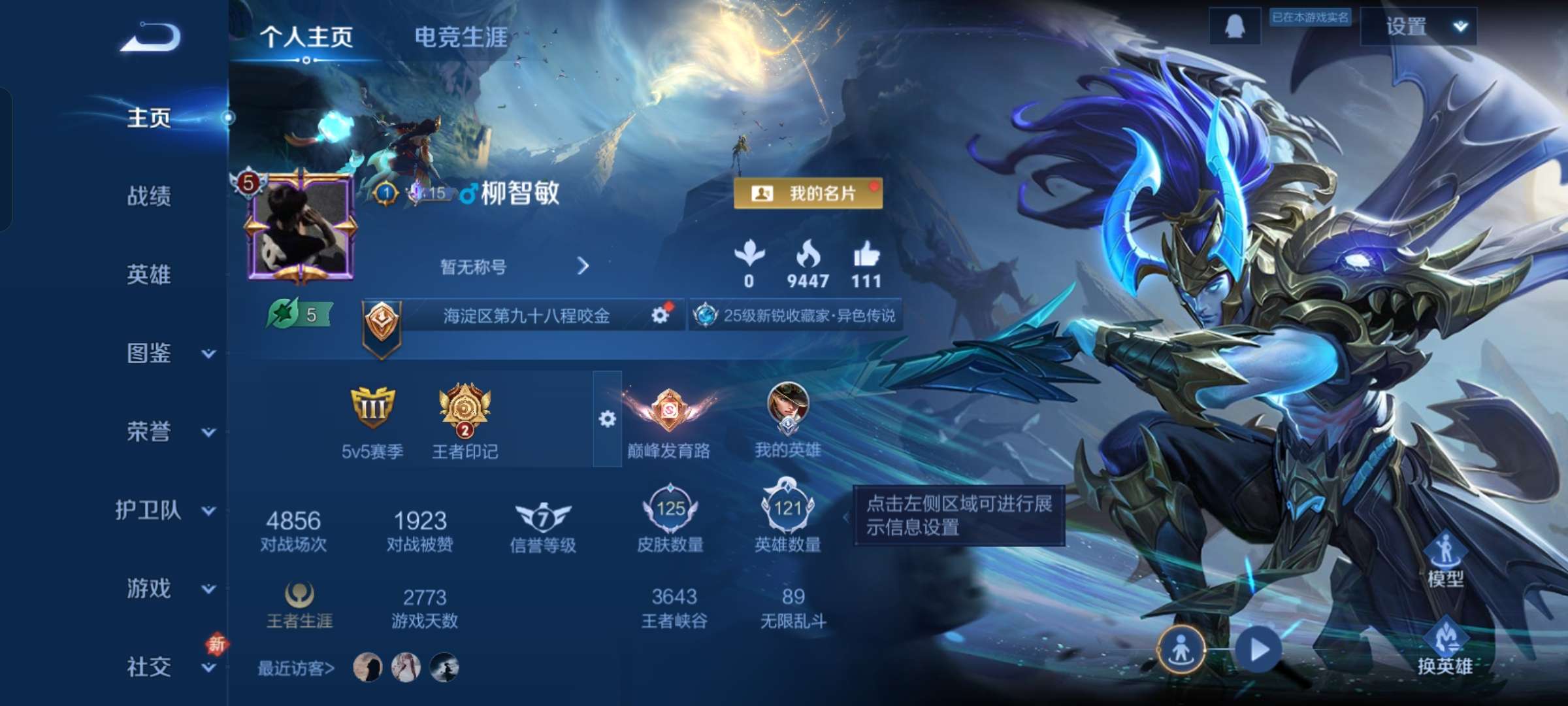
Task: Select the 个人主页 tab
Action: [x=307, y=39]
